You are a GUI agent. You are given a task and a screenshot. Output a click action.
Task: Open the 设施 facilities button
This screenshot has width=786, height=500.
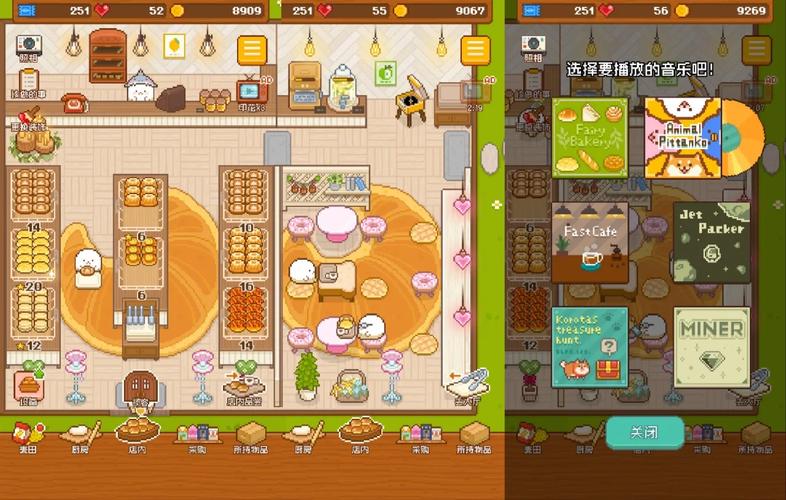(28, 386)
